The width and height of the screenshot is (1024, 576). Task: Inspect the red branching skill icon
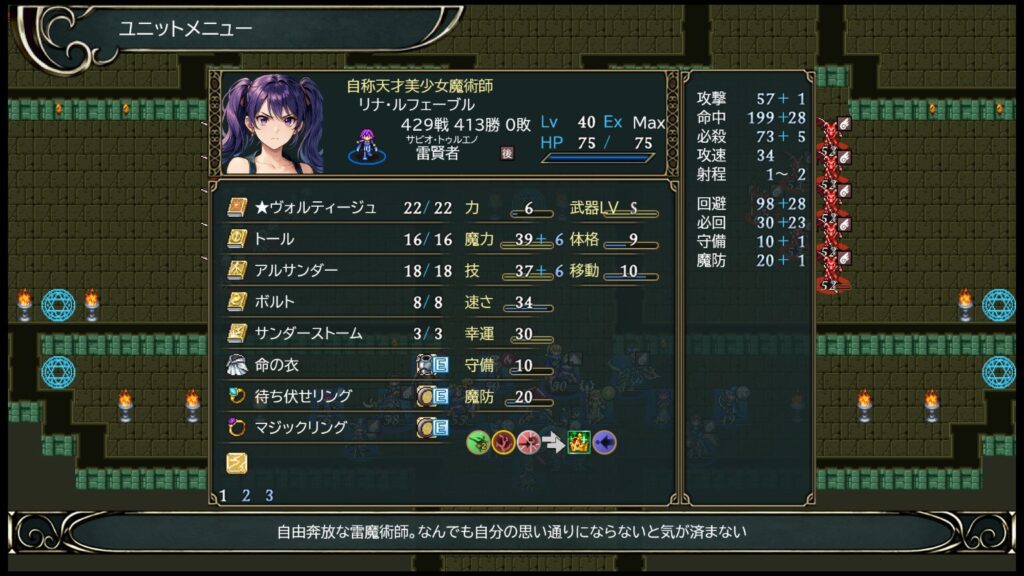(503, 442)
